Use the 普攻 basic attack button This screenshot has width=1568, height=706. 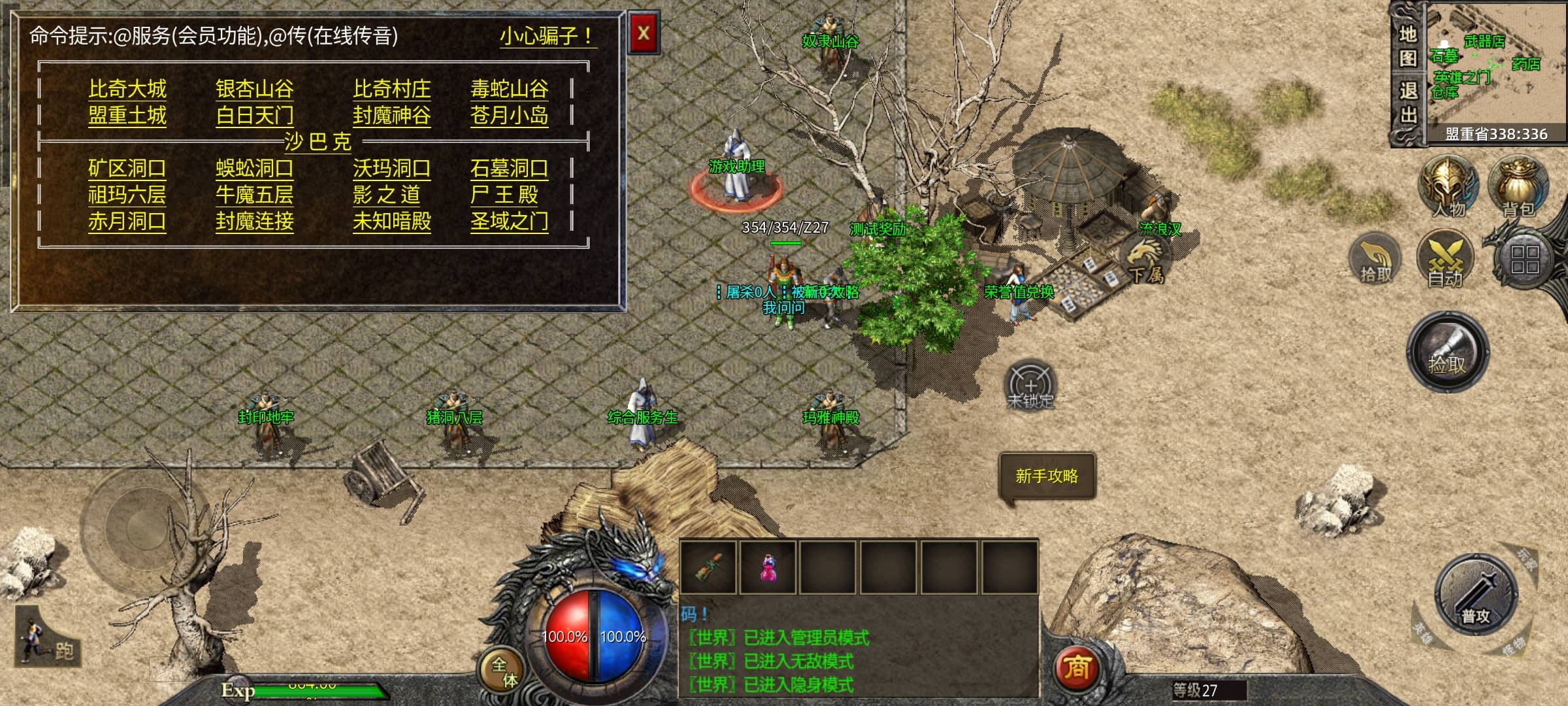(x=1476, y=595)
